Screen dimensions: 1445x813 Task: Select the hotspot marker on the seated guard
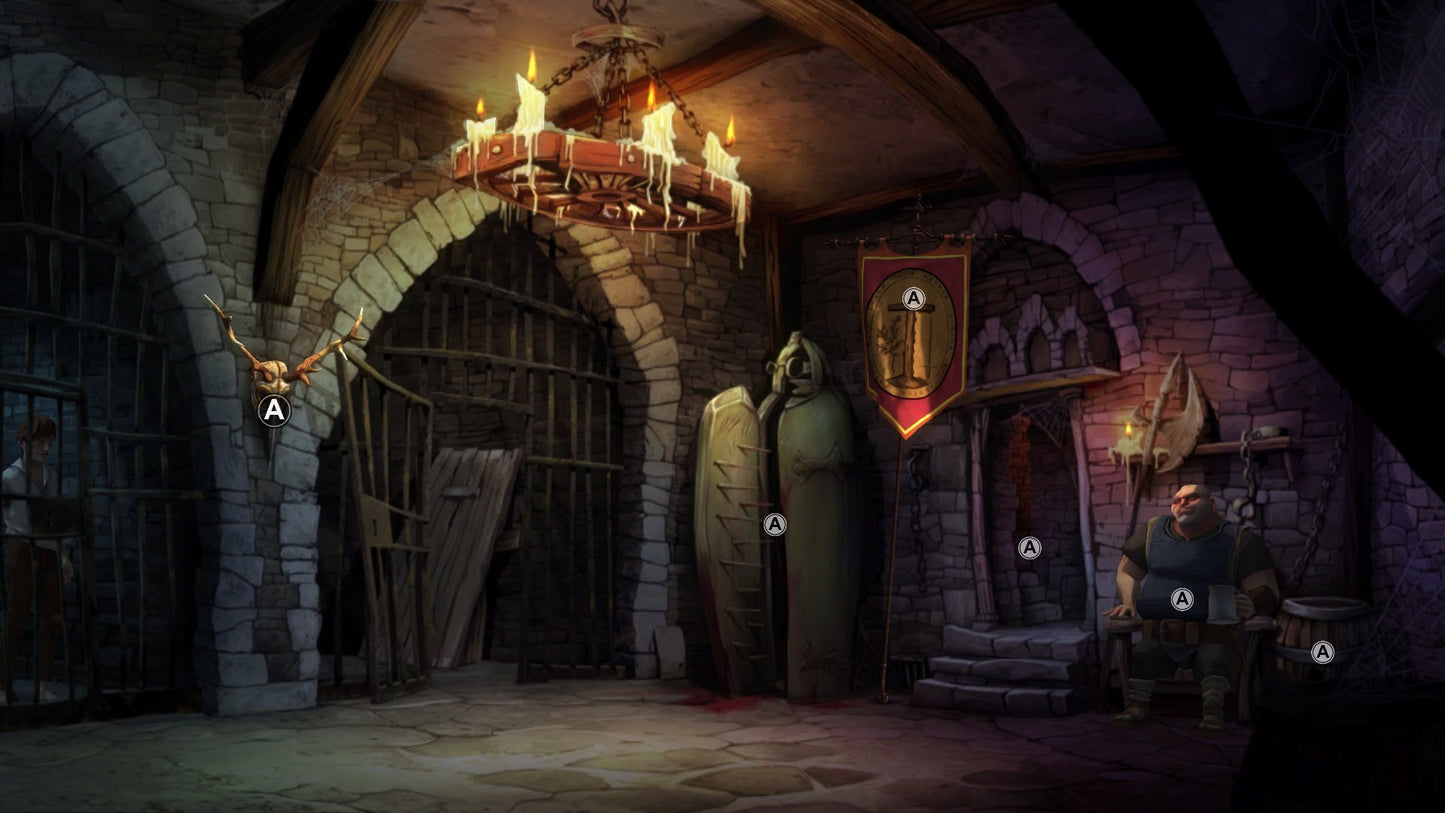pos(1182,599)
